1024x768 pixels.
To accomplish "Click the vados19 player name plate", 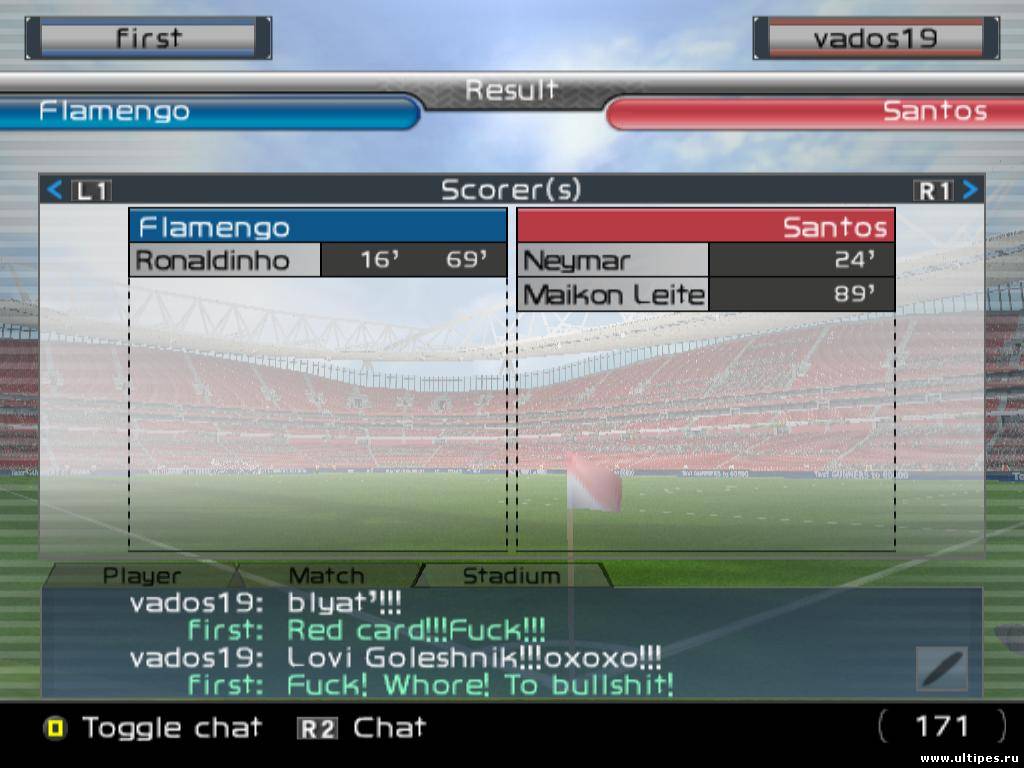I will [875, 38].
